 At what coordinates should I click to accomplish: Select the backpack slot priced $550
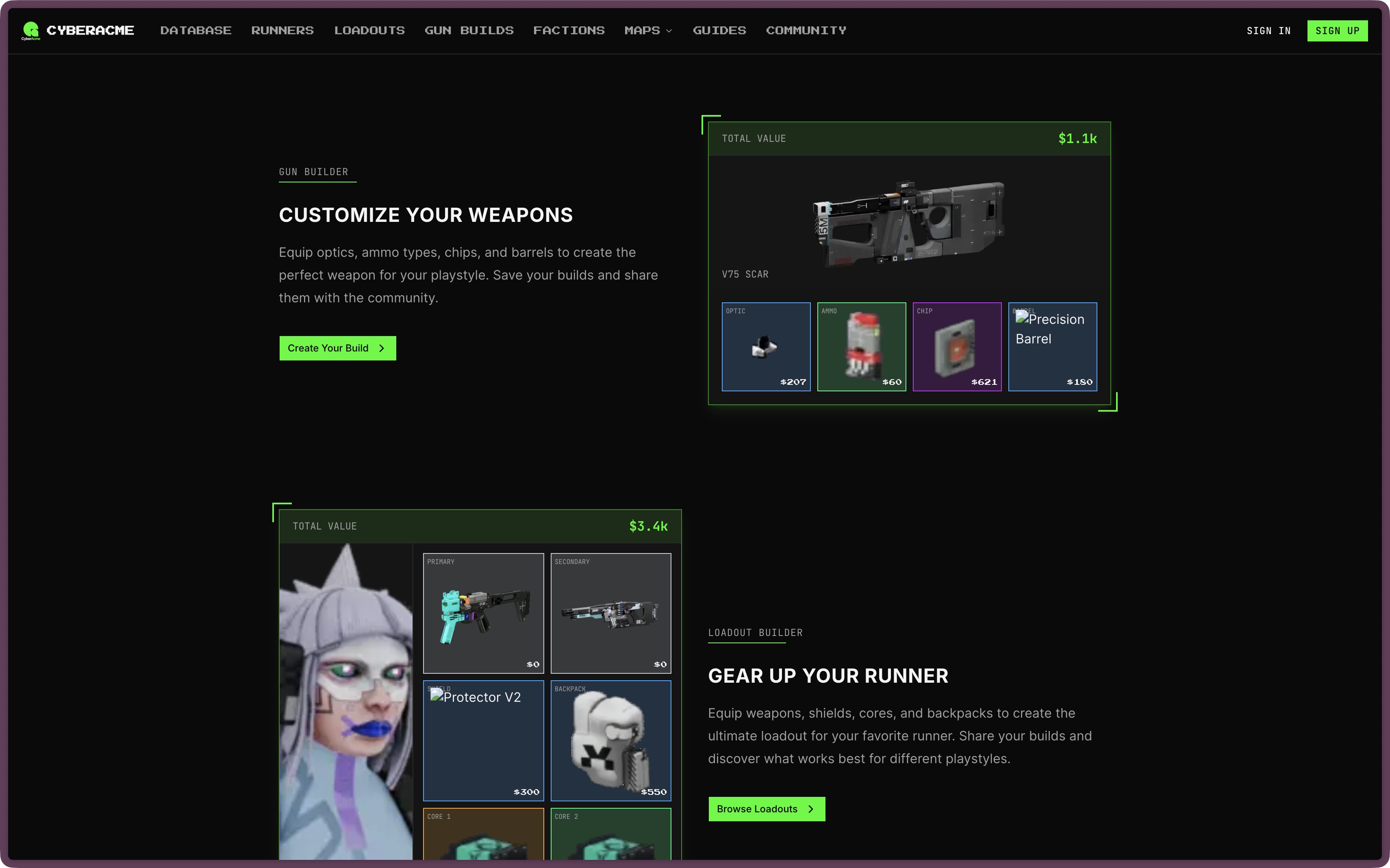pos(611,740)
